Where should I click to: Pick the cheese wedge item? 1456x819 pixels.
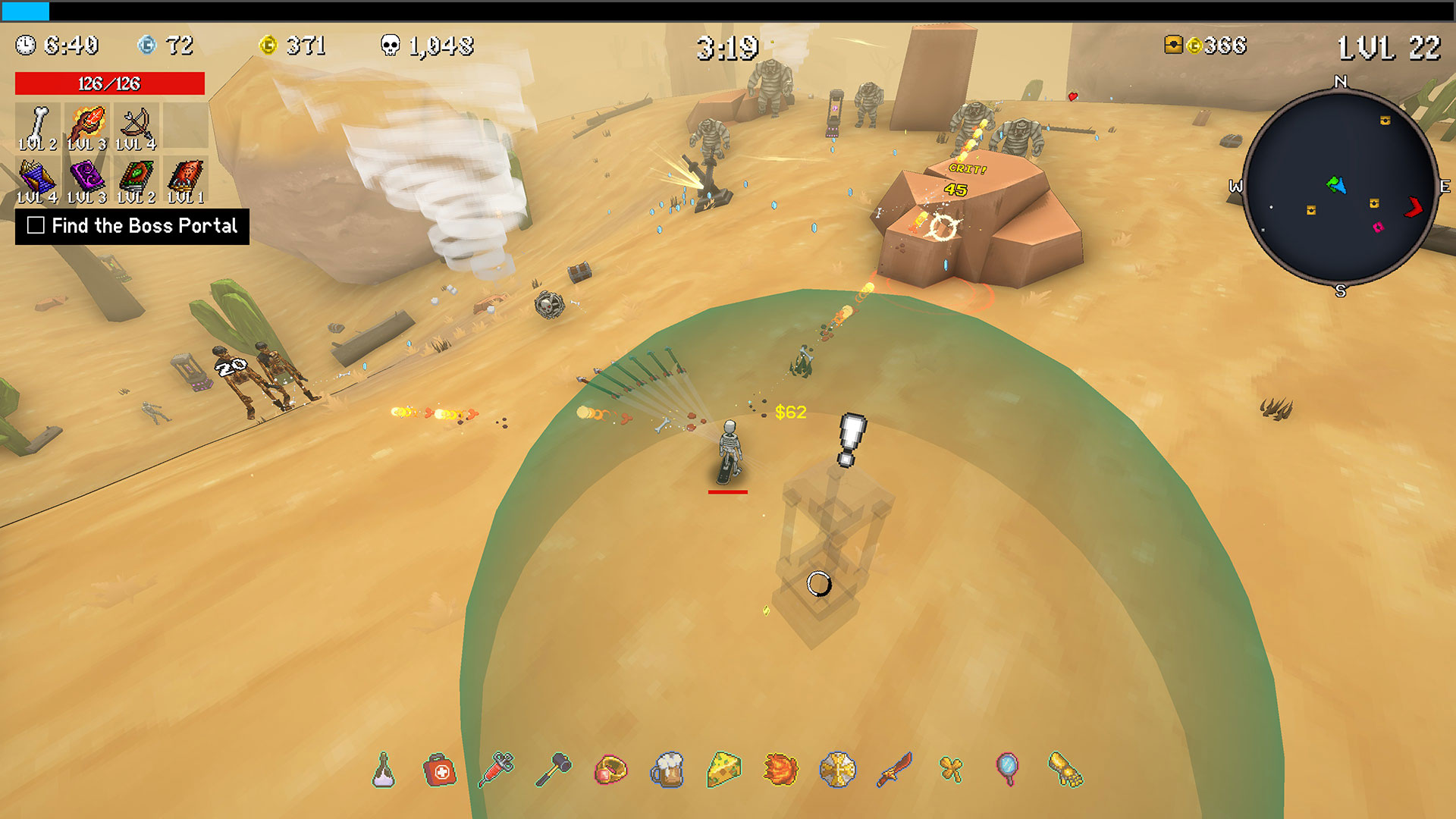pyautogui.click(x=724, y=770)
